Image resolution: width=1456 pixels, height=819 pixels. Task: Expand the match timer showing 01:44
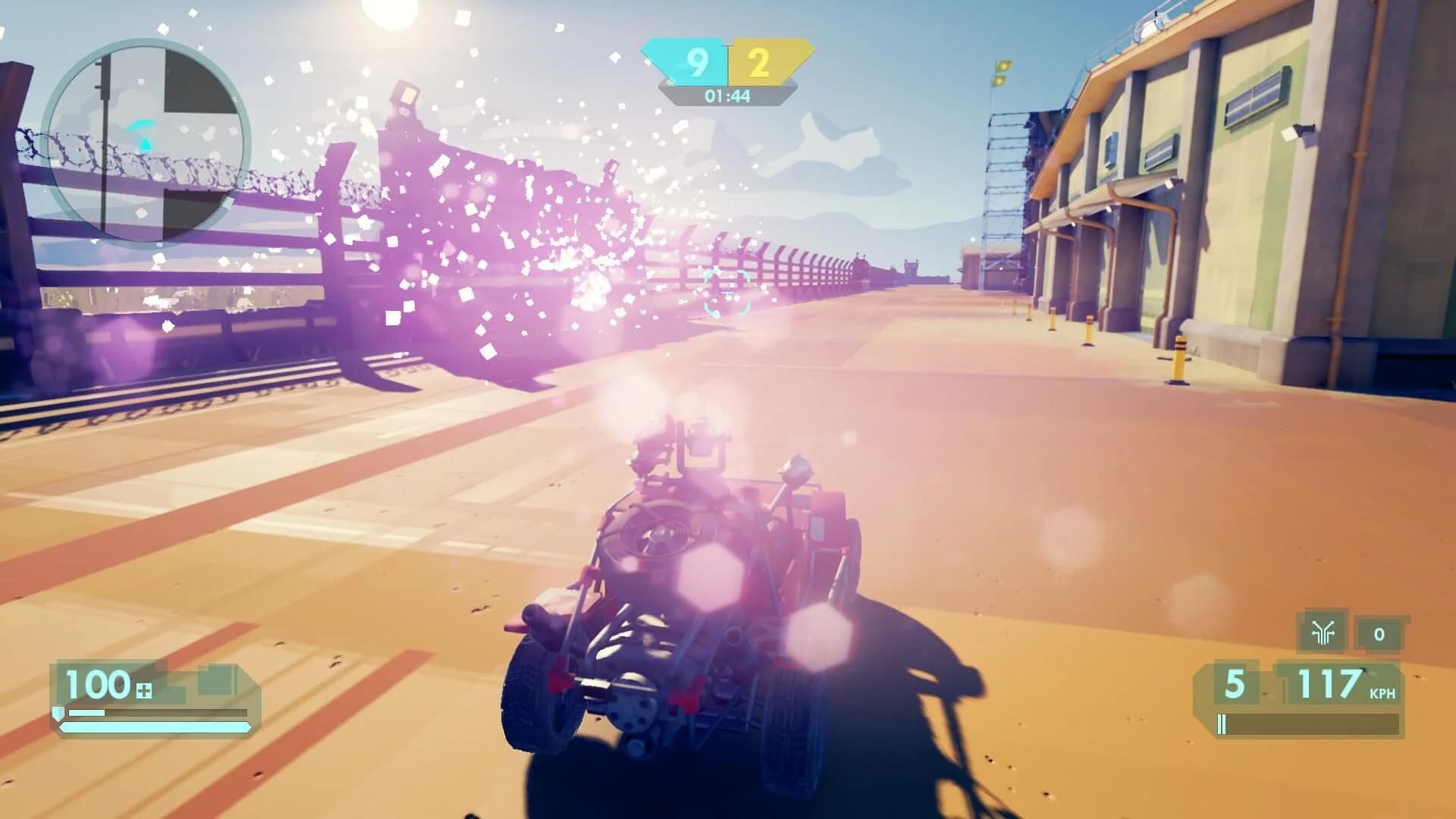[726, 96]
